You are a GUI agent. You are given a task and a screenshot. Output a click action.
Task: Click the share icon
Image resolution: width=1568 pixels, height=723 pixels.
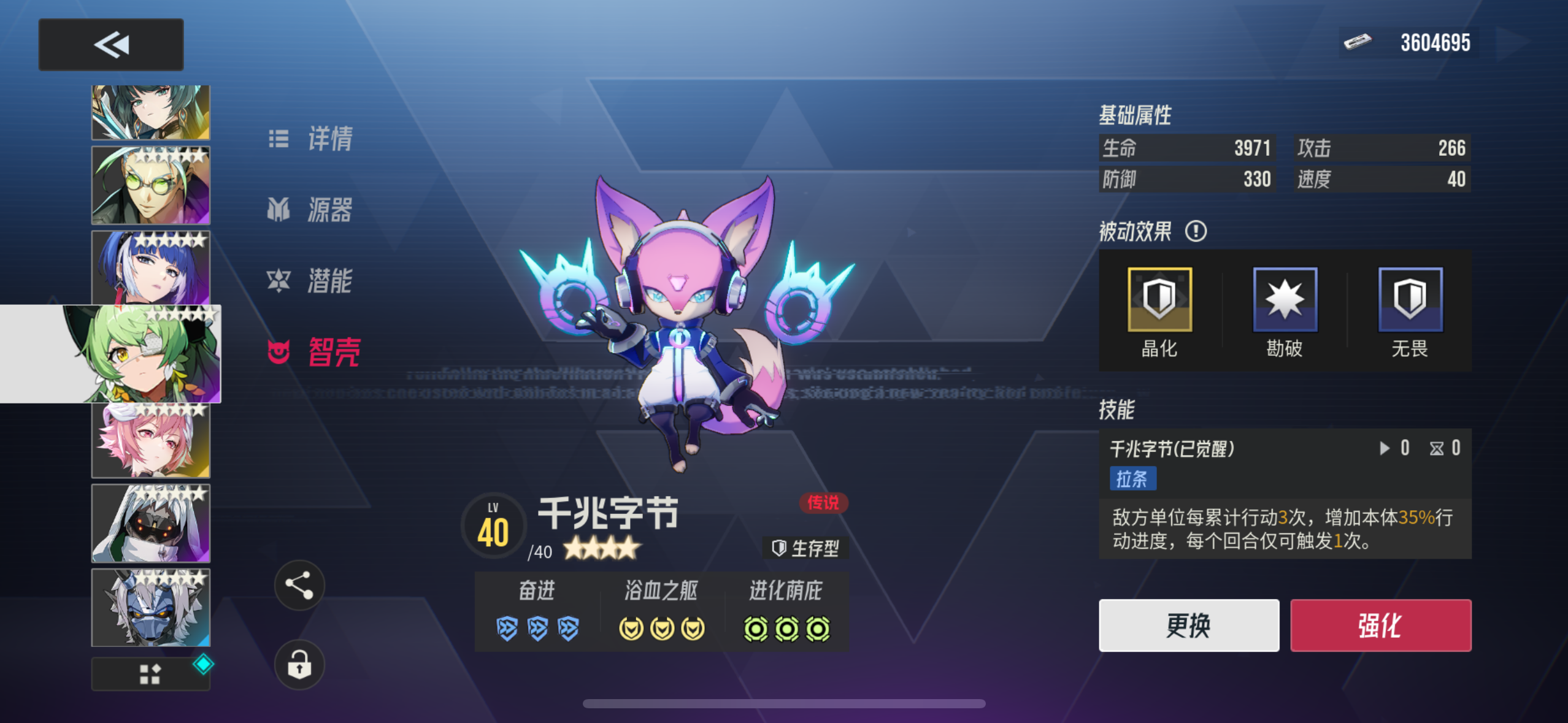pos(299,584)
